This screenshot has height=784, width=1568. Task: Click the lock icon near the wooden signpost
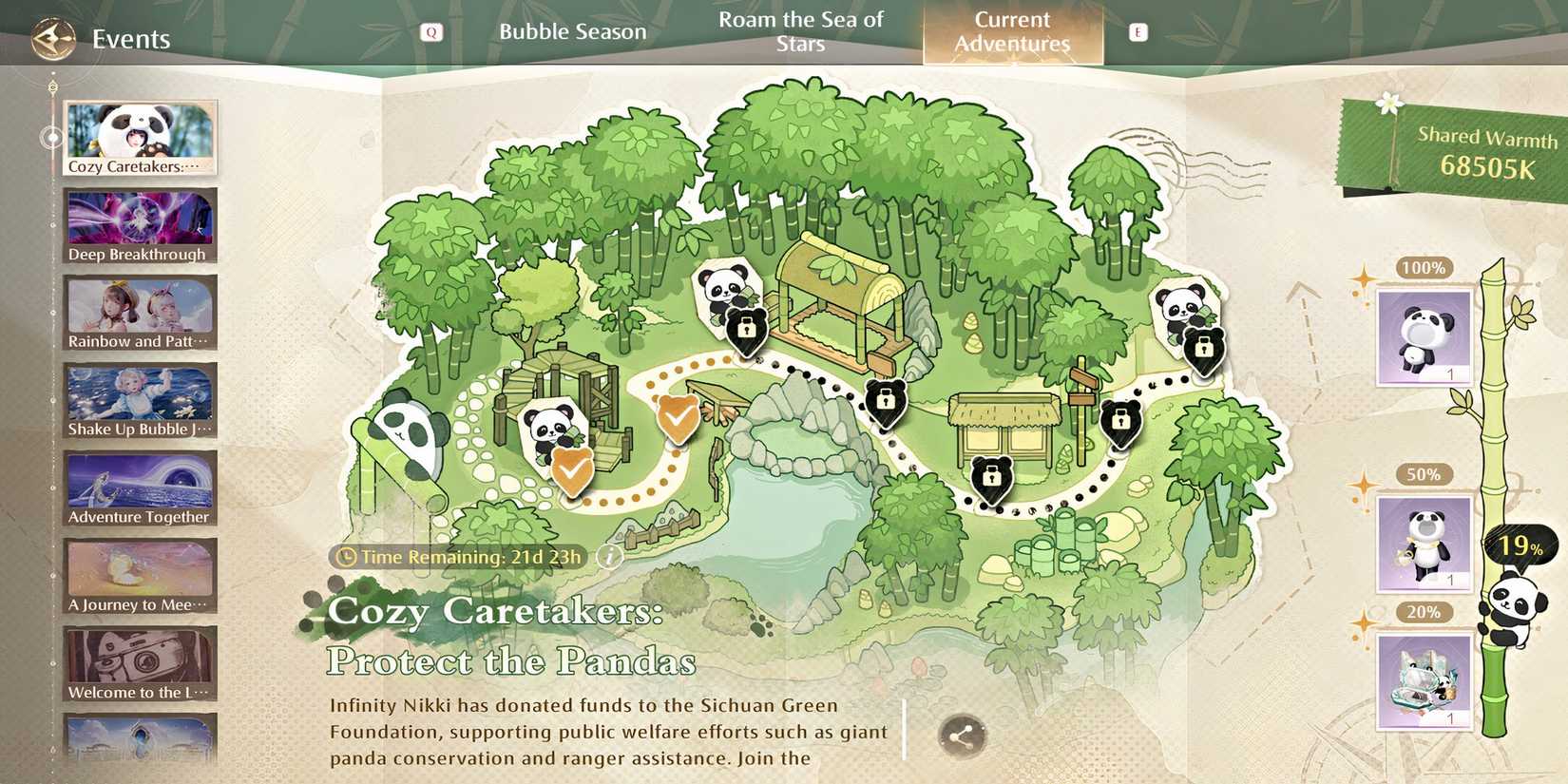click(x=1123, y=421)
